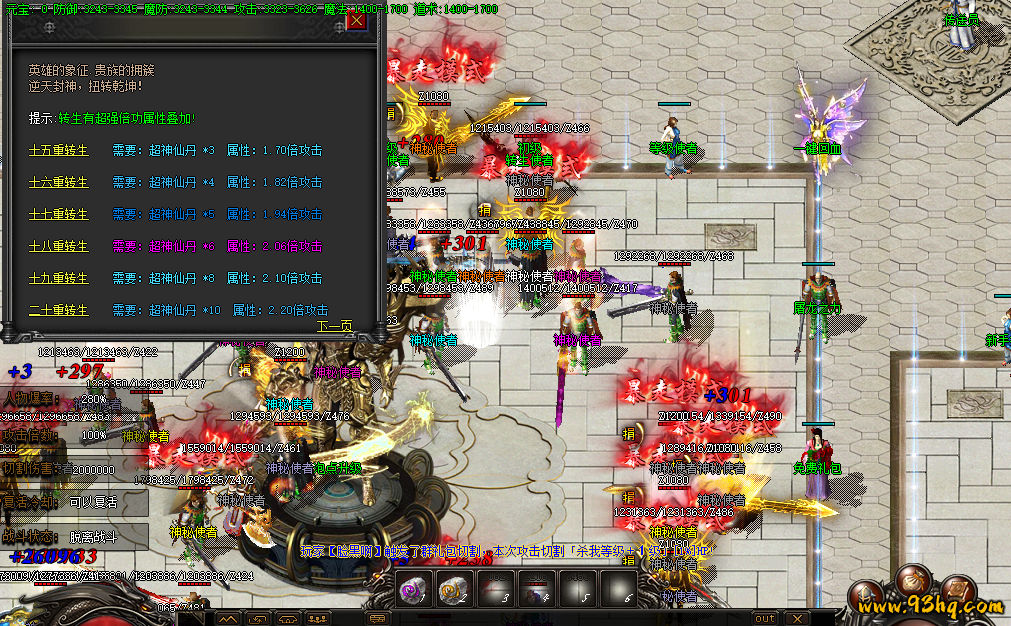Image resolution: width=1011 pixels, height=626 pixels.
Task: Use the purple scroll in hotbar slot 1
Action: 414,588
